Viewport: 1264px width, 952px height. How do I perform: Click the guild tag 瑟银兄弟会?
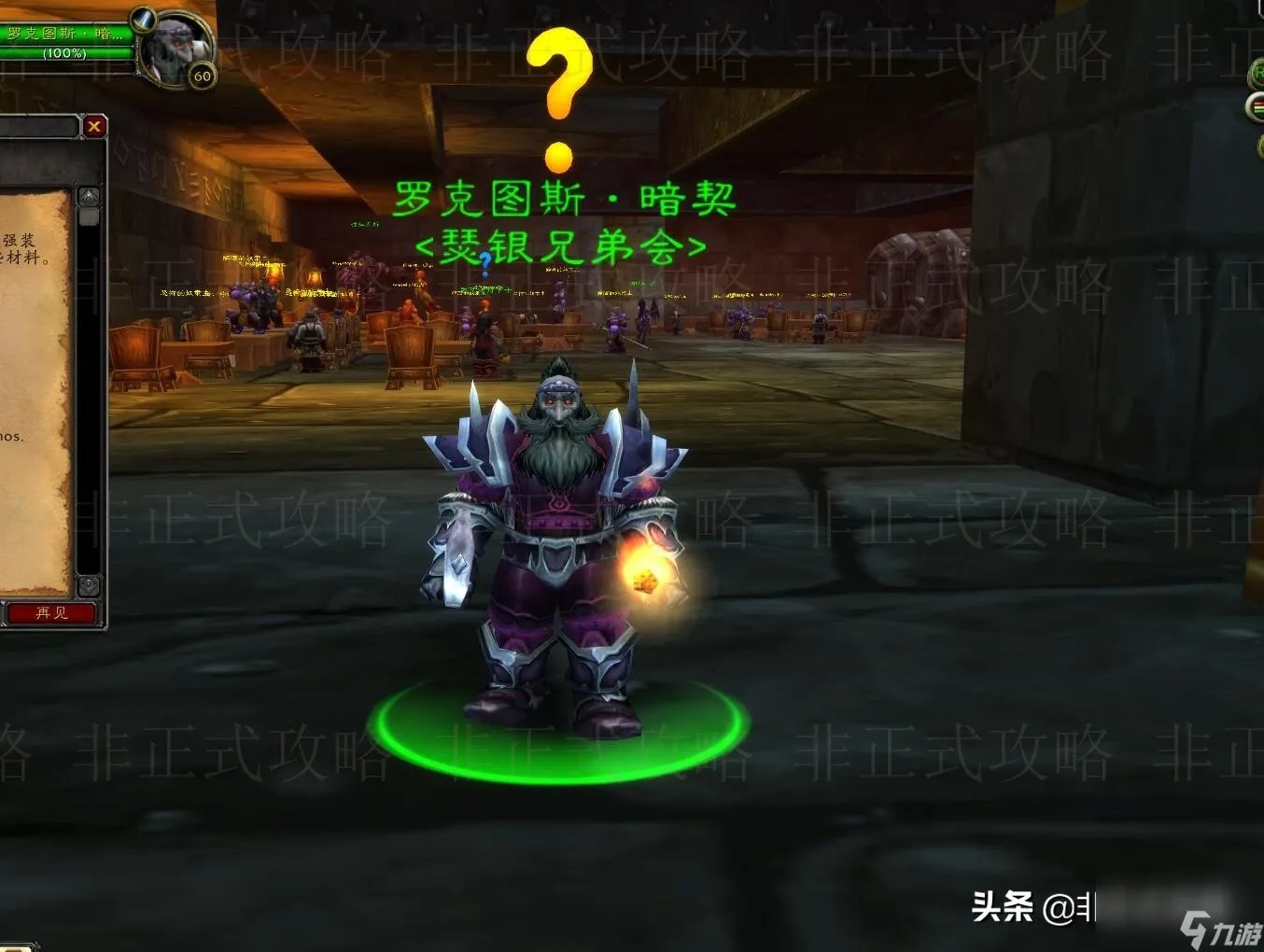pos(560,245)
